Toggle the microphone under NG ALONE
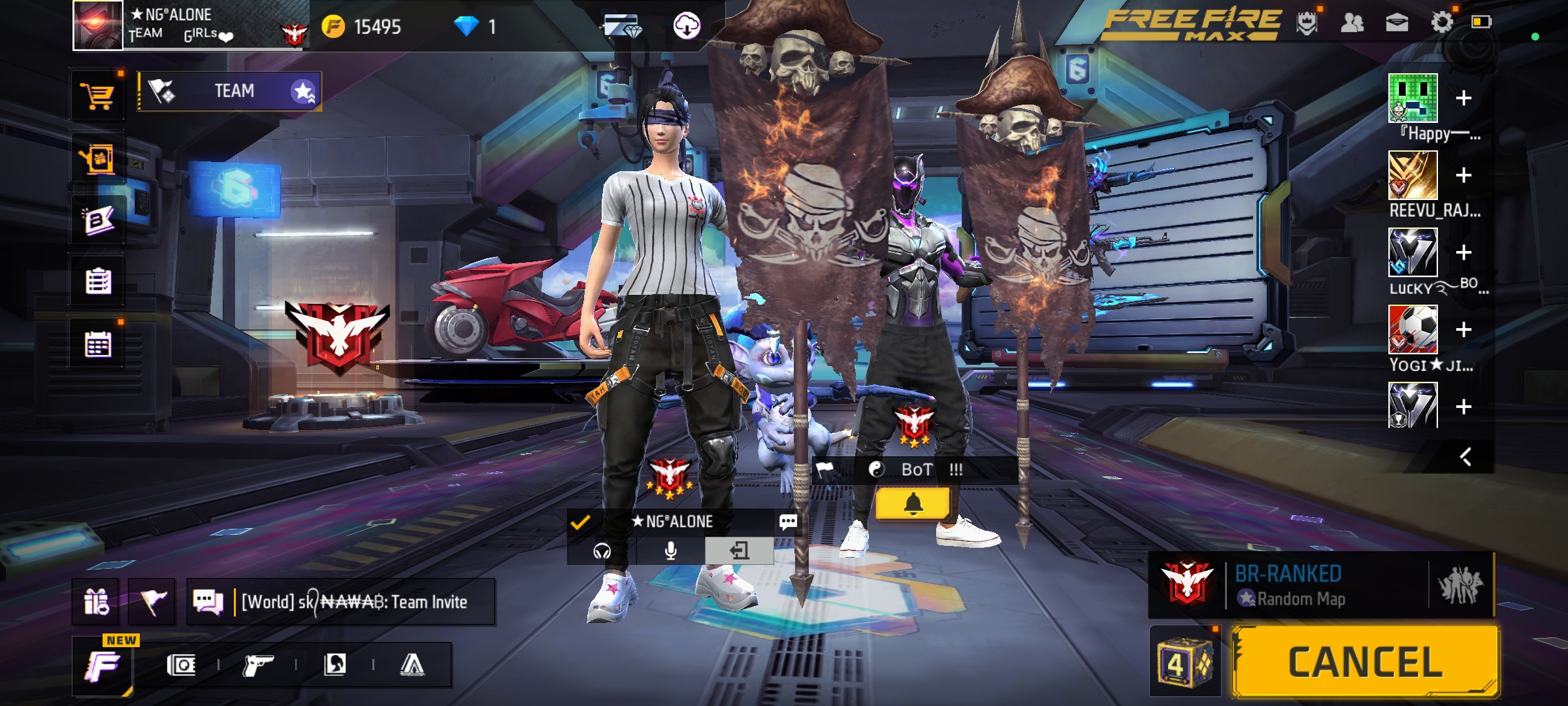The height and width of the screenshot is (706, 1568). (670, 551)
